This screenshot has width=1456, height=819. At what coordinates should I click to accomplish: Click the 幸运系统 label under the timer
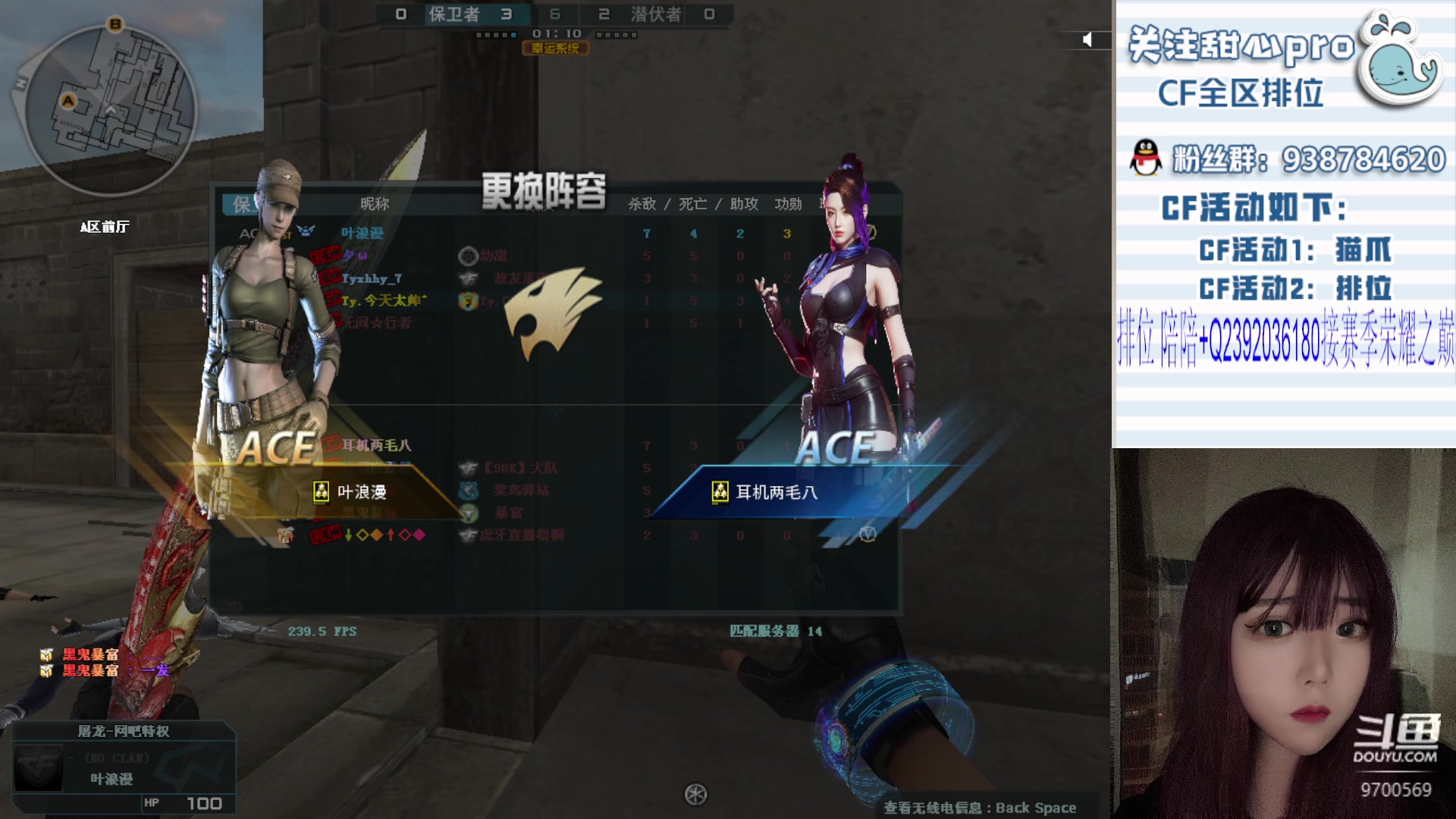click(555, 49)
